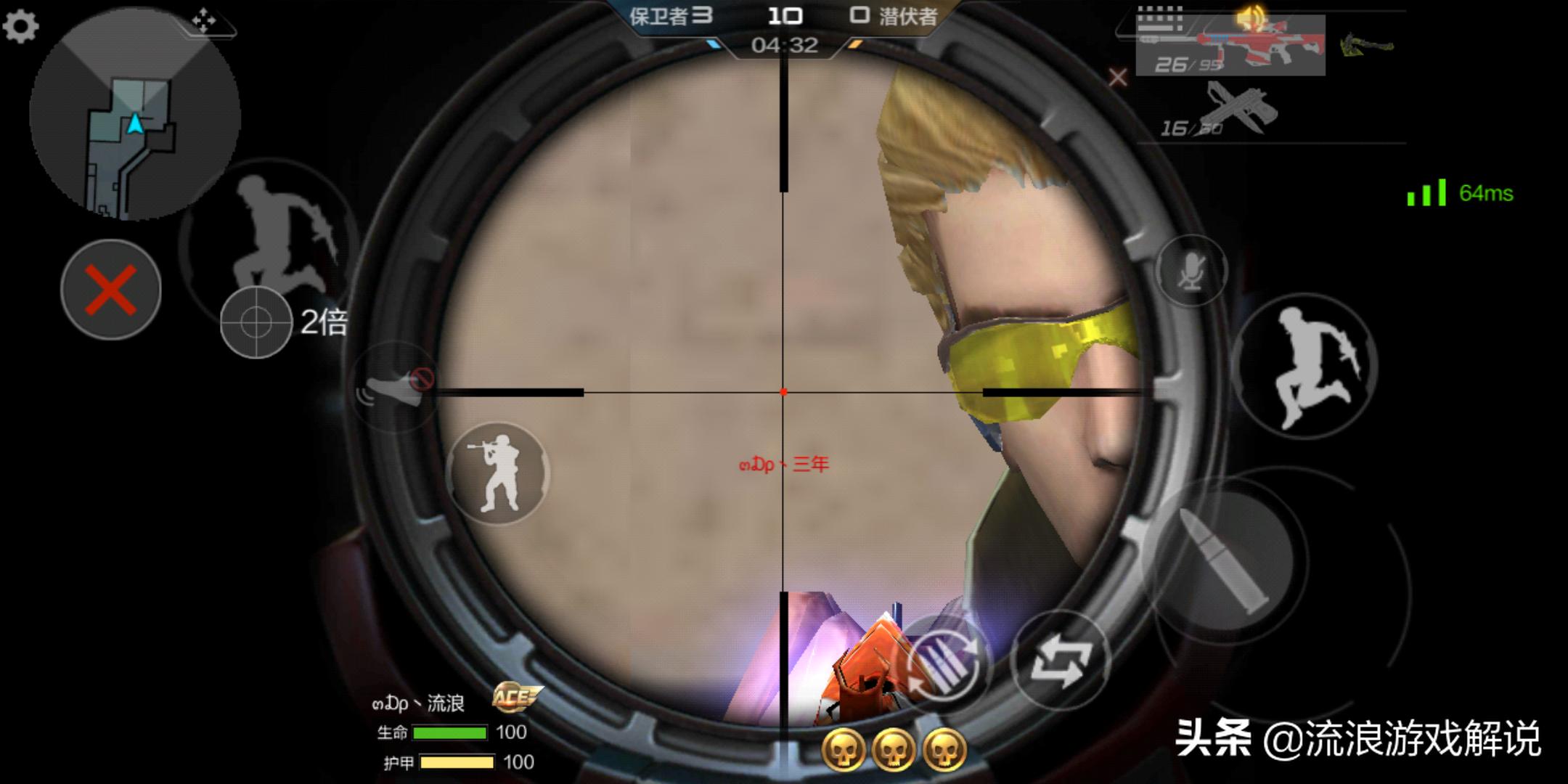Toggle the 2倍 scope zoom level

coord(256,322)
